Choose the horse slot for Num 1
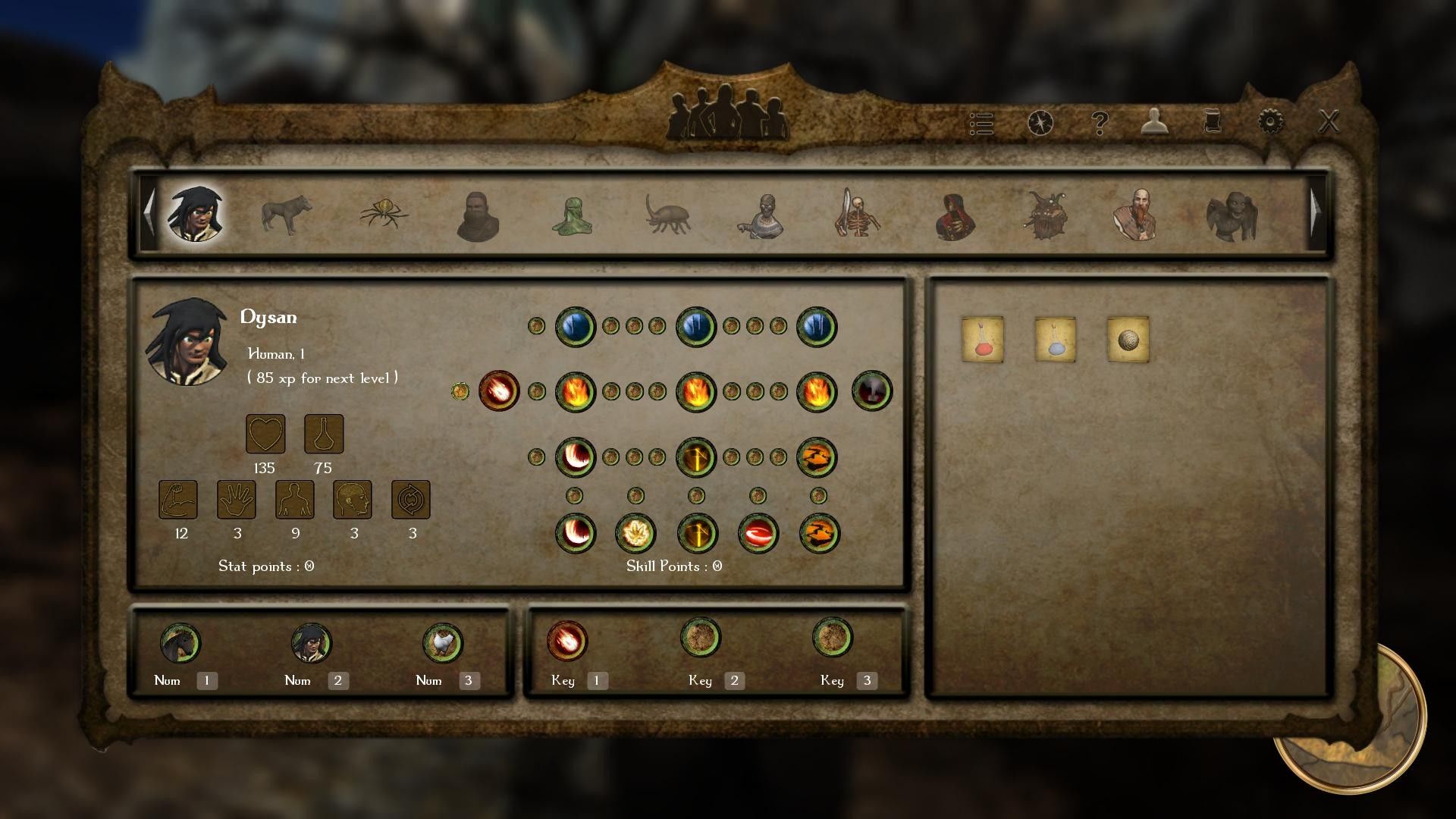The height and width of the screenshot is (819, 1456). click(x=180, y=643)
